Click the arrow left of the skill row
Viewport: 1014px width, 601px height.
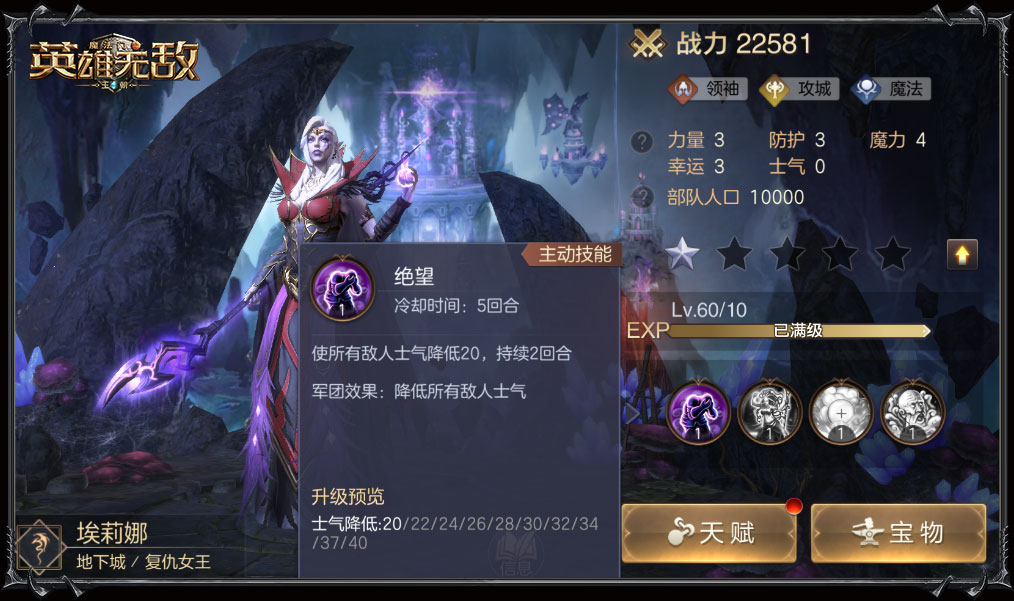(630, 411)
